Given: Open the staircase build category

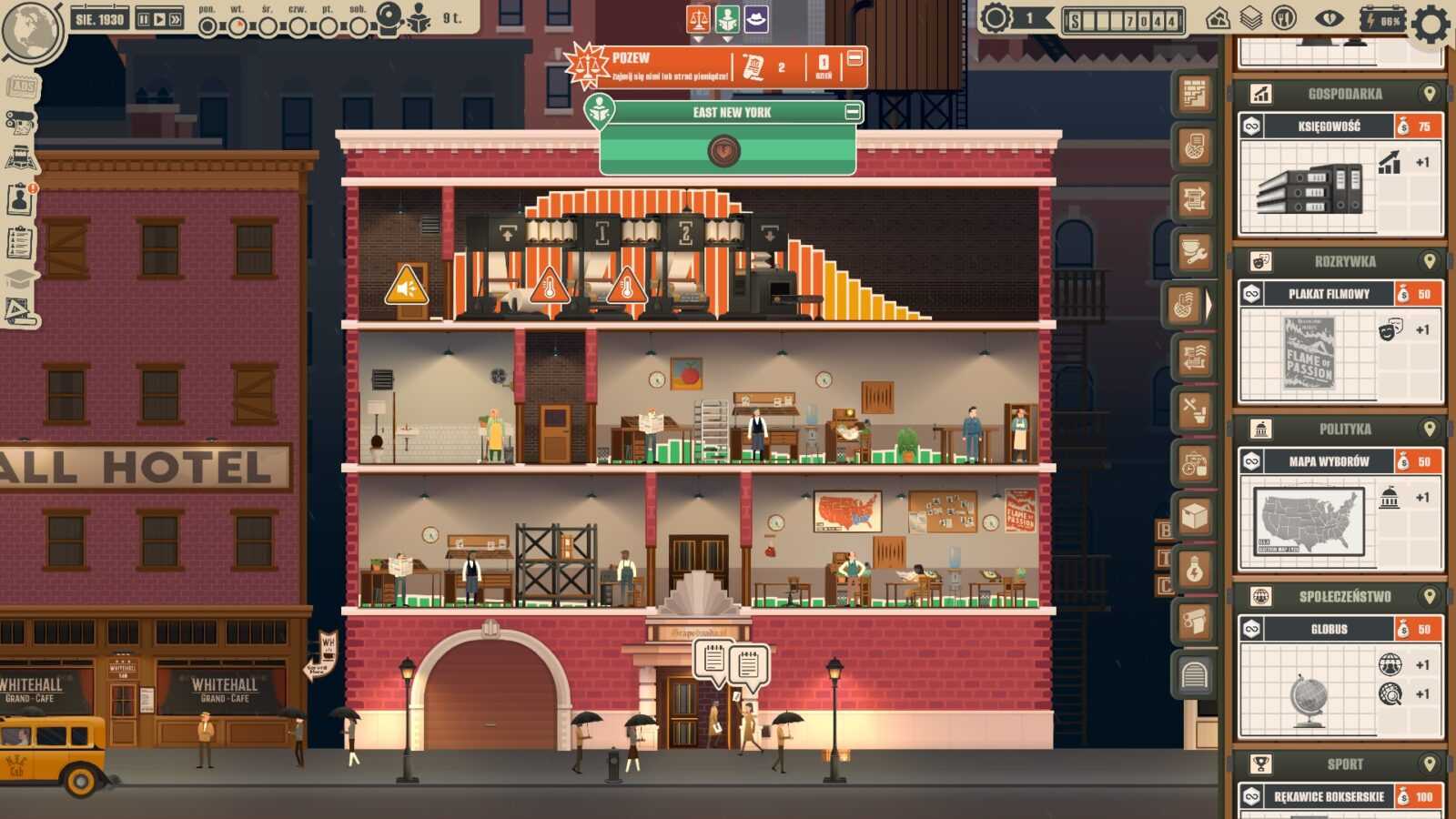Looking at the screenshot, I should (x=1195, y=93).
